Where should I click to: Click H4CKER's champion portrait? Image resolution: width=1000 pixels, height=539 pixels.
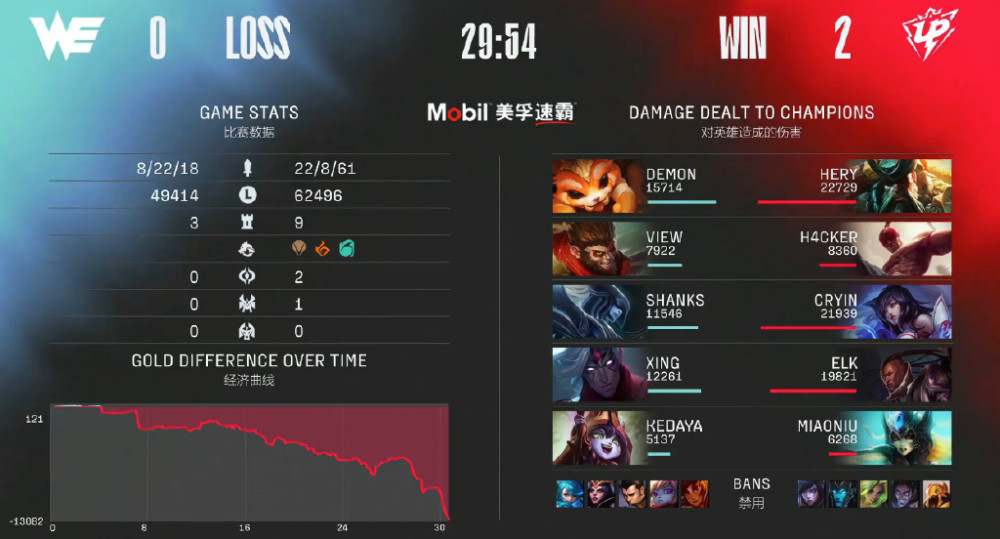(x=907, y=248)
